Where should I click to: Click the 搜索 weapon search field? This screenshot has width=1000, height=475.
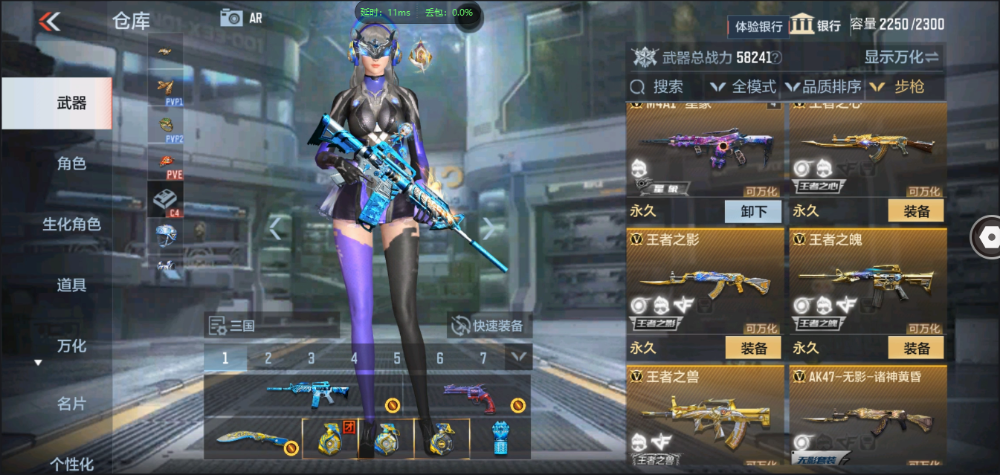[x=668, y=87]
